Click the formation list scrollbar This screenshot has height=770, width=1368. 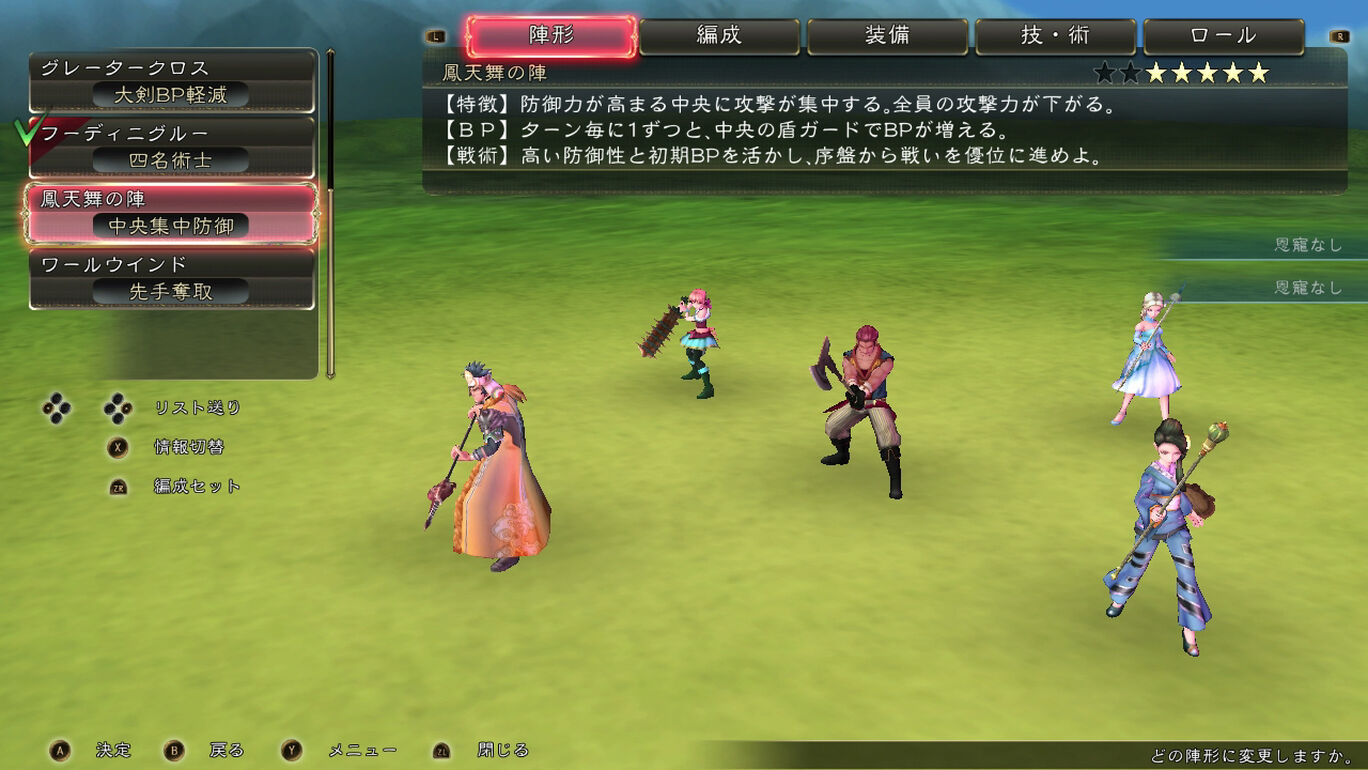pyautogui.click(x=330, y=212)
